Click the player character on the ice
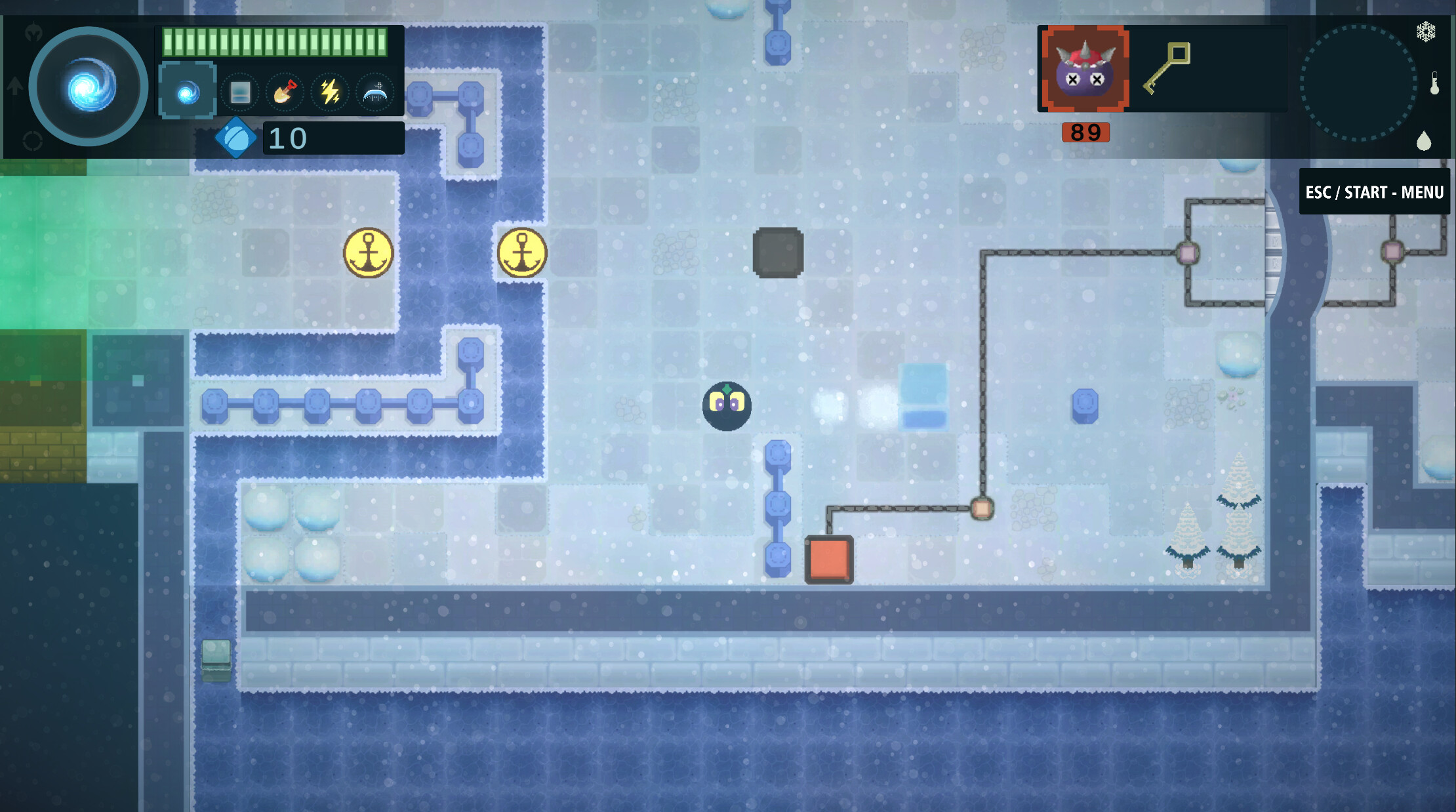The image size is (1456, 812). point(727,405)
